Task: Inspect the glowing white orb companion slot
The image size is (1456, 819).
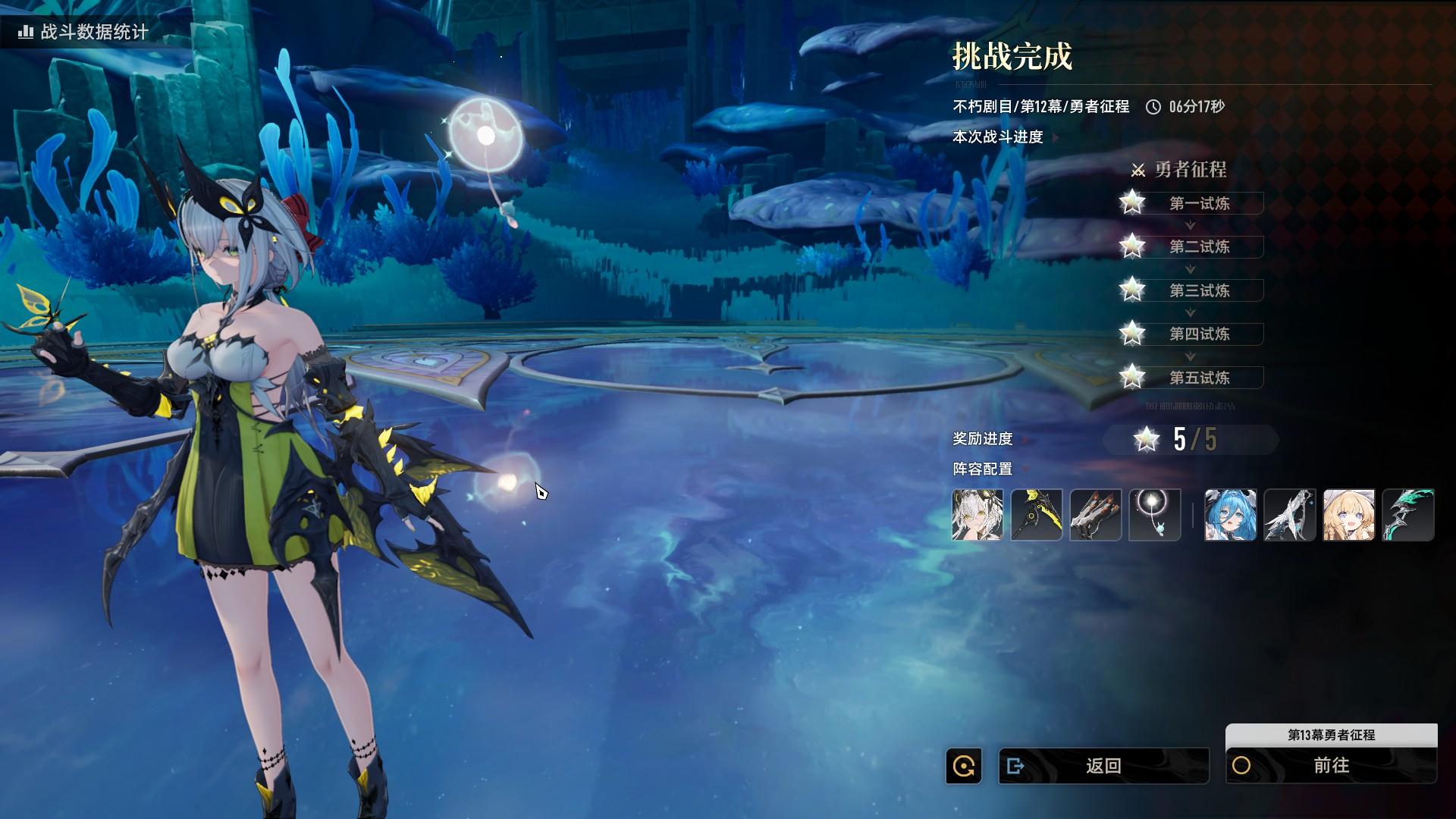Action: [1155, 515]
